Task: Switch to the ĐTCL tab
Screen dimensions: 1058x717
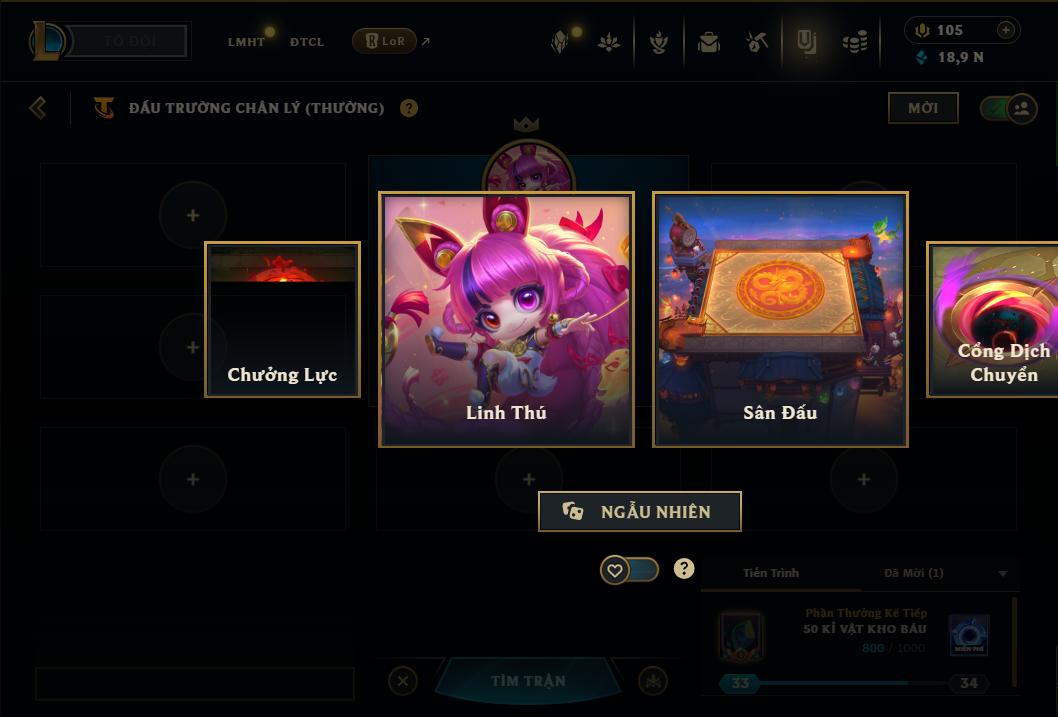Action: click(x=307, y=42)
